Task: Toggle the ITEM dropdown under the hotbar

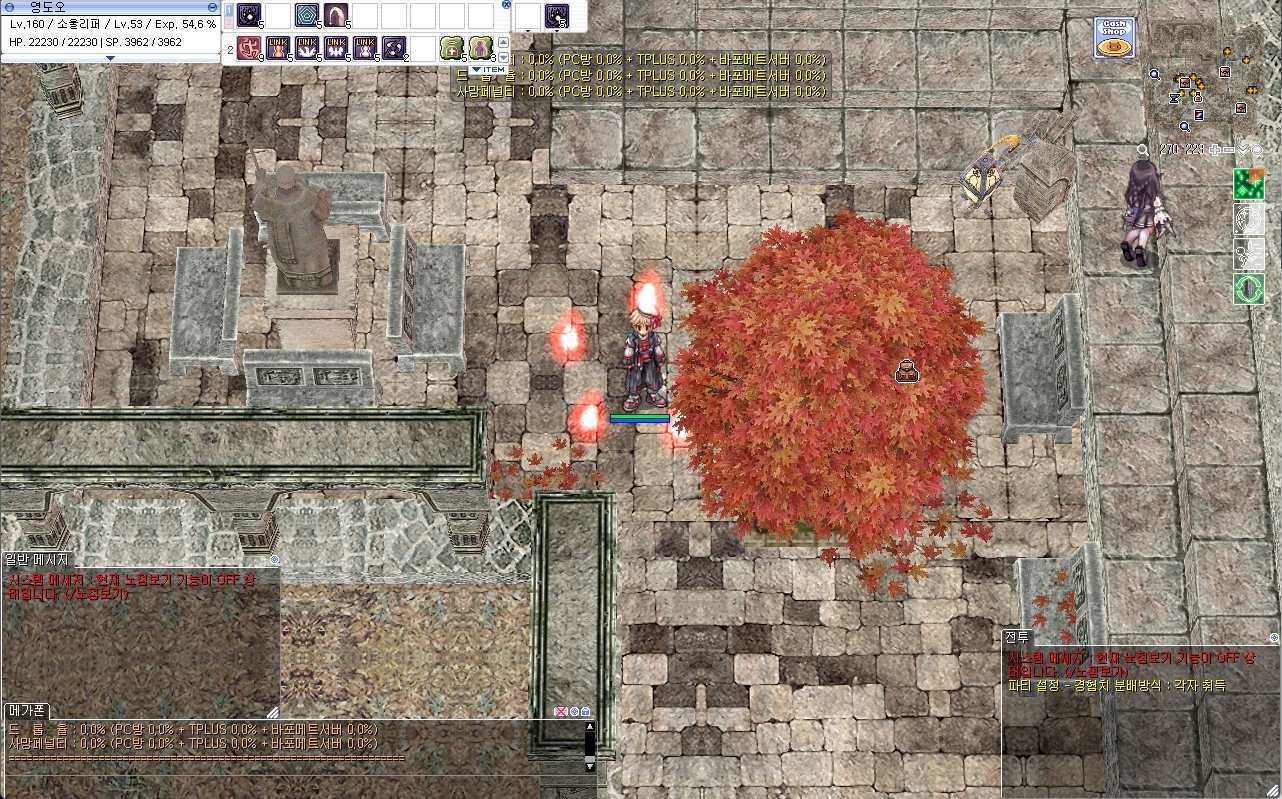Action: tap(487, 69)
